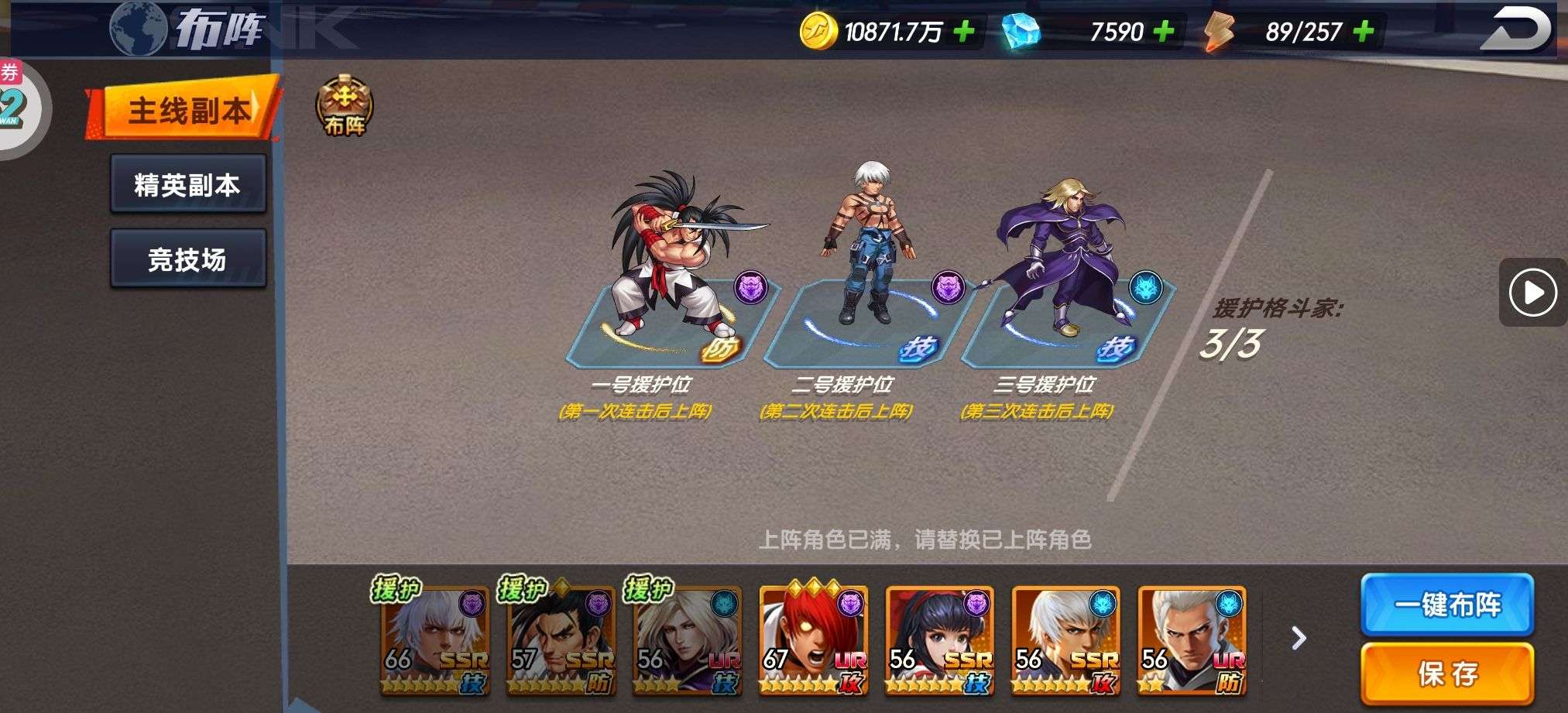Choose the level 56 UR defense card
Screen dimensions: 1568x713
coord(1191,641)
